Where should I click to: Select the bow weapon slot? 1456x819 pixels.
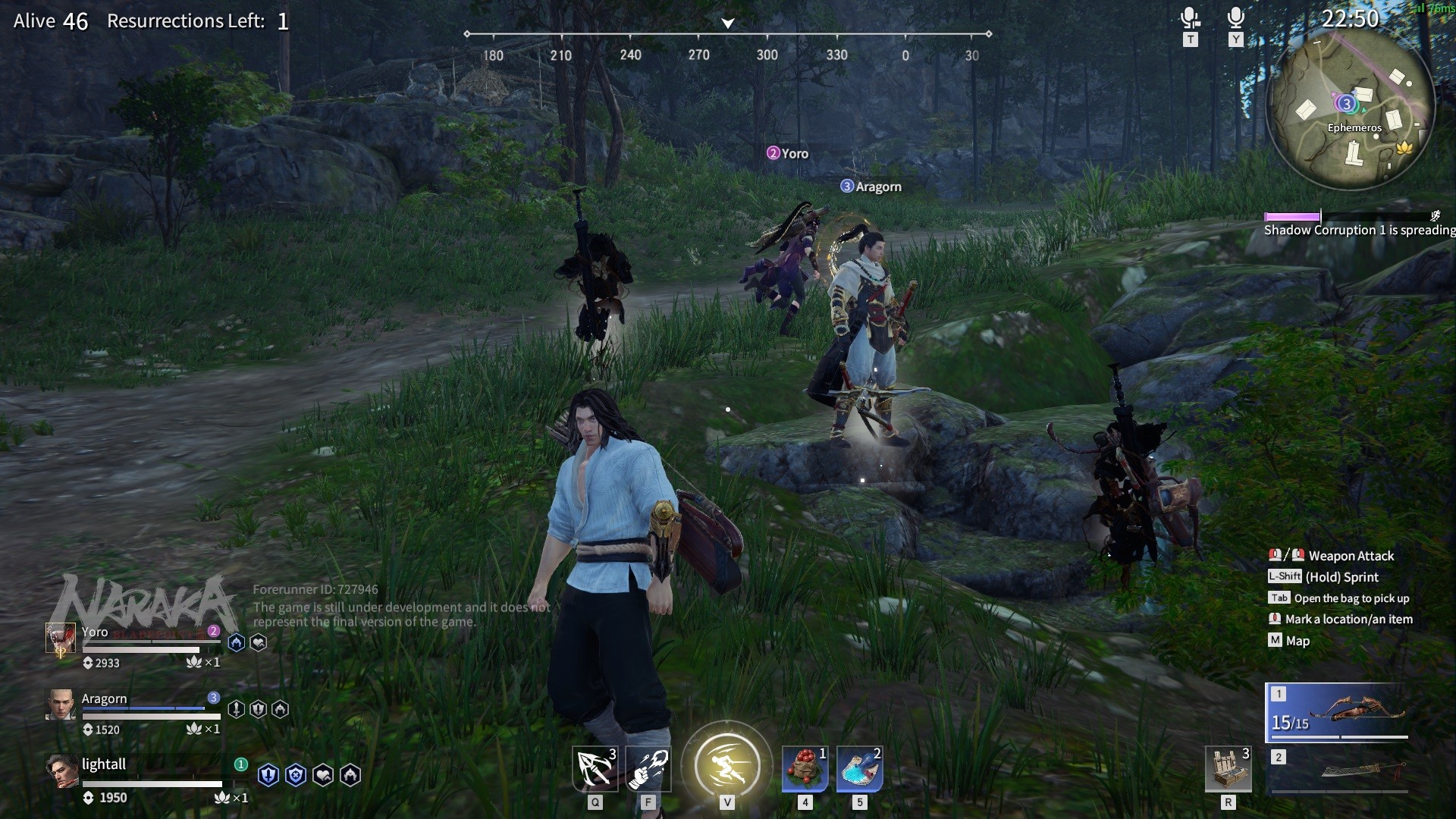pos(1336,713)
